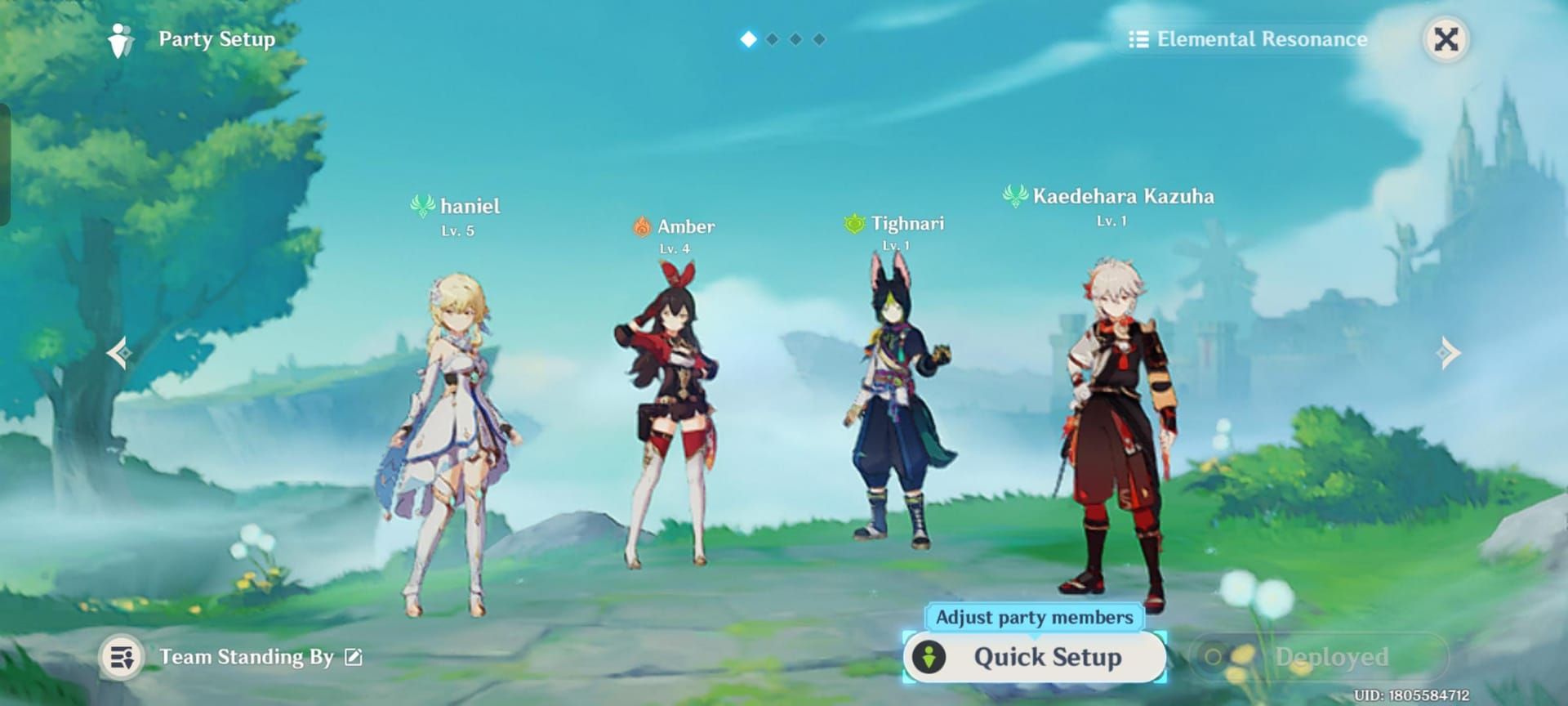Select the fourth navigation dot at top

pyautogui.click(x=818, y=38)
